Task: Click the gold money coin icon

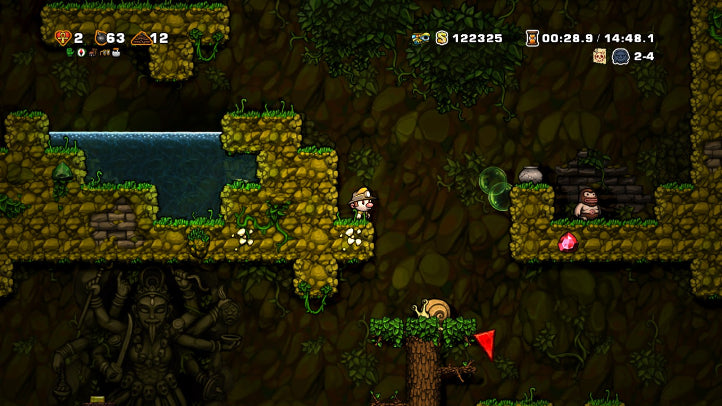Action: click(x=441, y=38)
